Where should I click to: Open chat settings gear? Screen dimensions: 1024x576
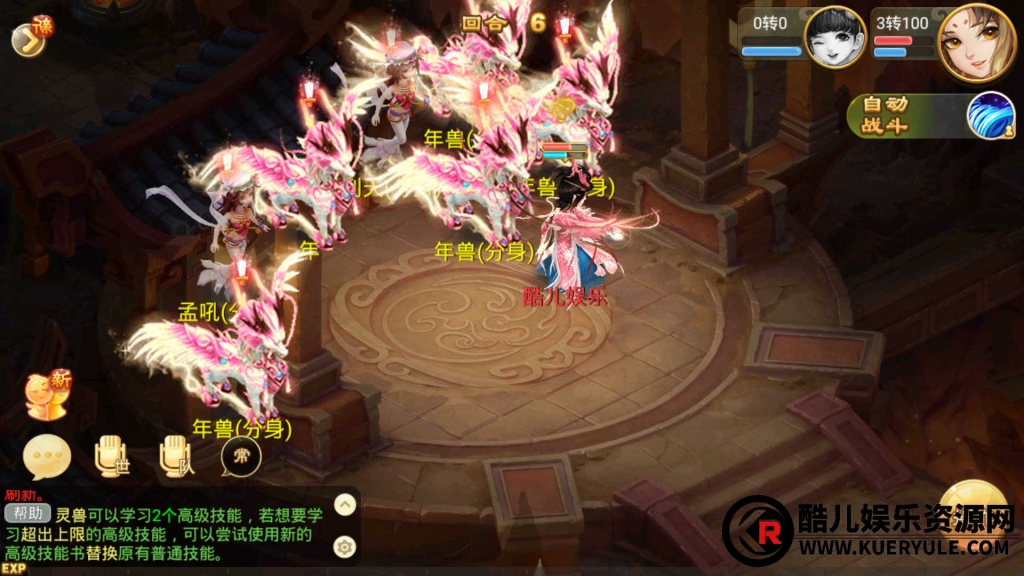click(344, 546)
